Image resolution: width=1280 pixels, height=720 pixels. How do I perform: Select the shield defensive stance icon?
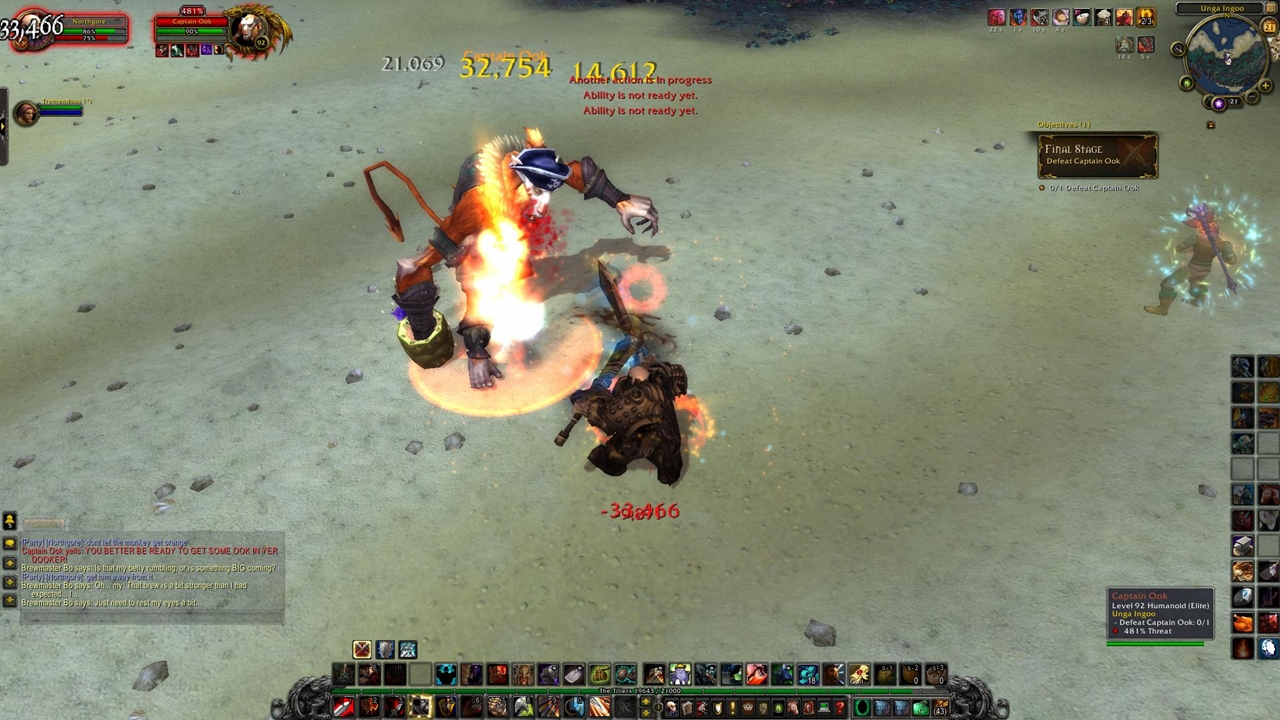[x=385, y=650]
